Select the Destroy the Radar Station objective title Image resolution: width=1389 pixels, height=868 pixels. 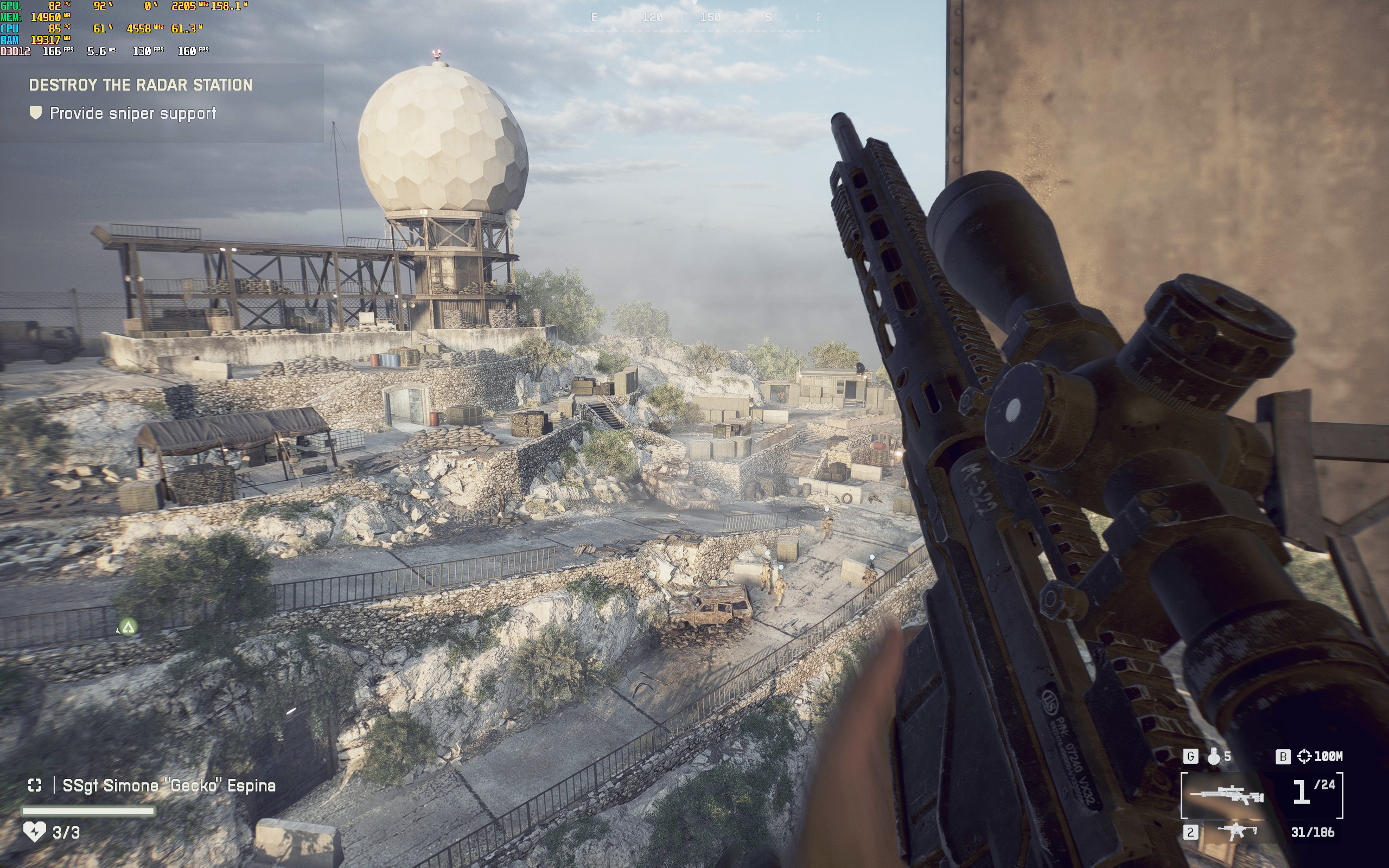click(x=141, y=85)
